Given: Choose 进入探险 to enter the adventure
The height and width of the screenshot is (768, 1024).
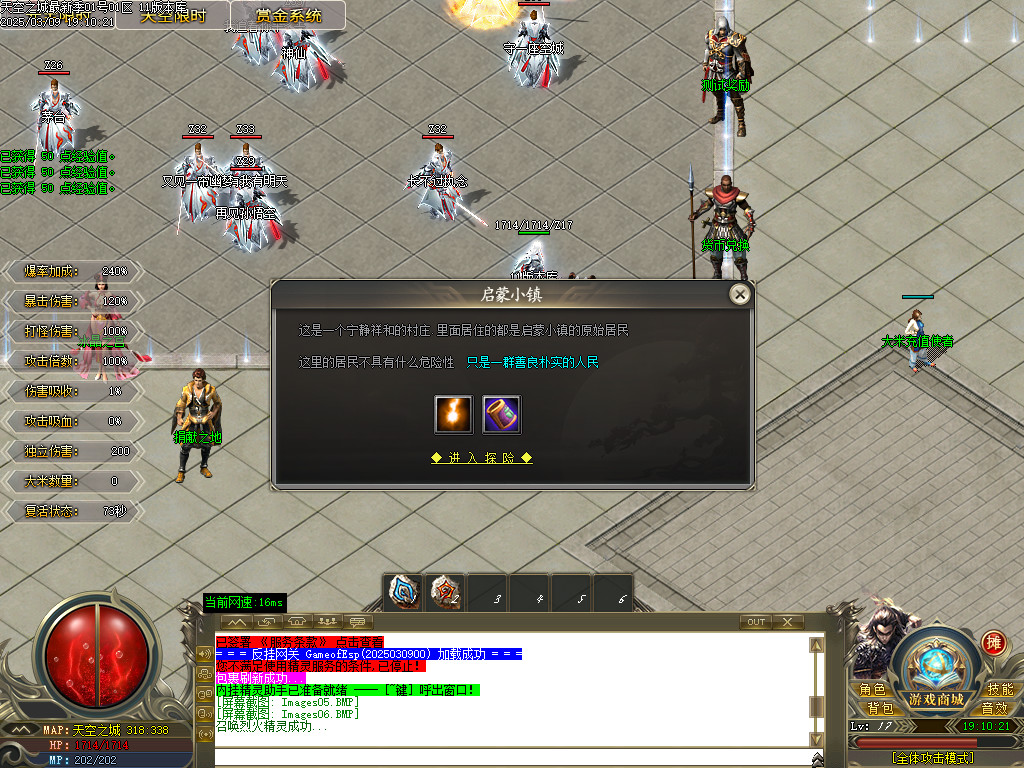Looking at the screenshot, I should pyautogui.click(x=481, y=458).
